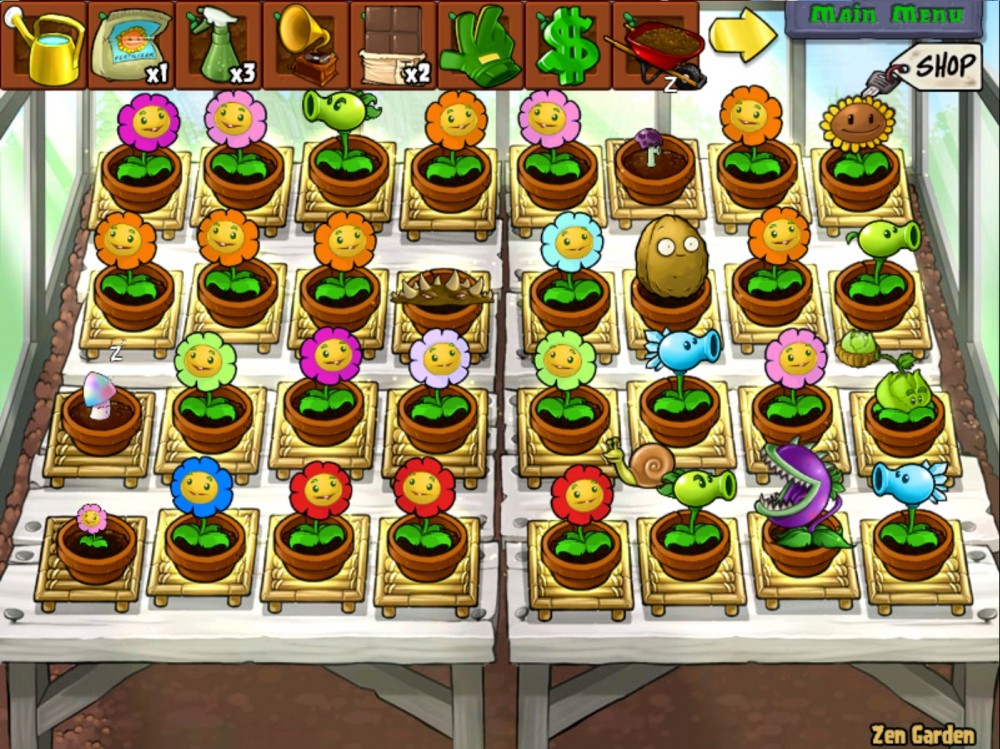This screenshot has width=1000, height=749.
Task: Choose the bug spray bottle
Action: pyautogui.click(x=217, y=45)
